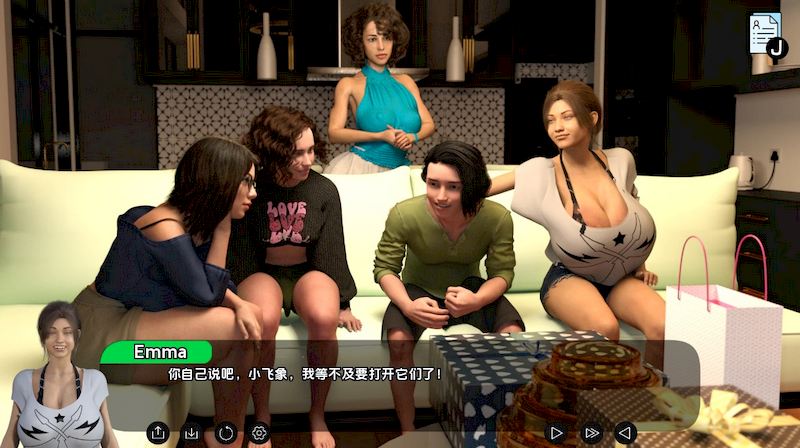The width and height of the screenshot is (800, 448).
Task: Start auto-play with the single triangle button
Action: pyautogui.click(x=557, y=433)
